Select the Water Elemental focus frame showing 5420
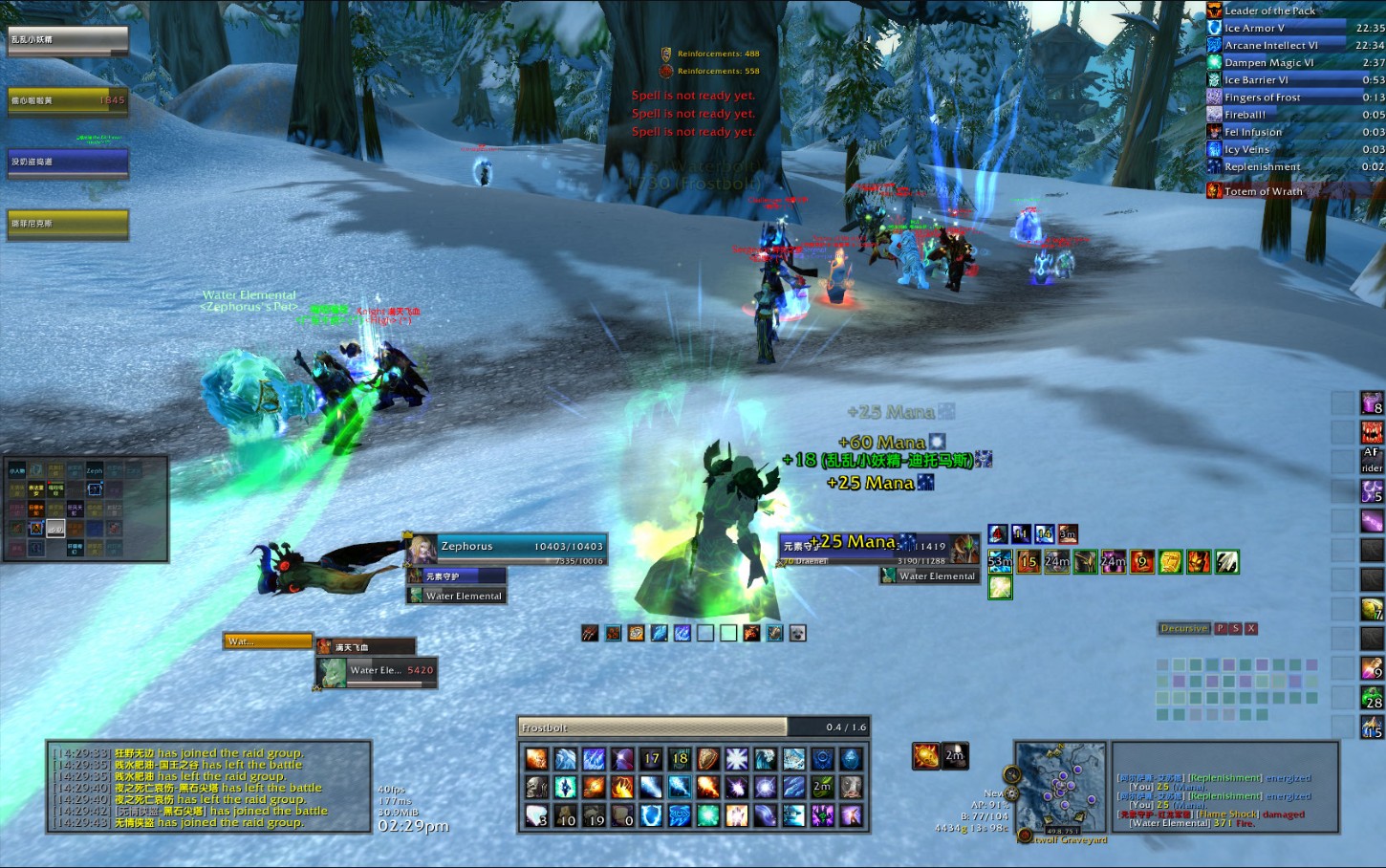The height and width of the screenshot is (868, 1386). (x=377, y=671)
